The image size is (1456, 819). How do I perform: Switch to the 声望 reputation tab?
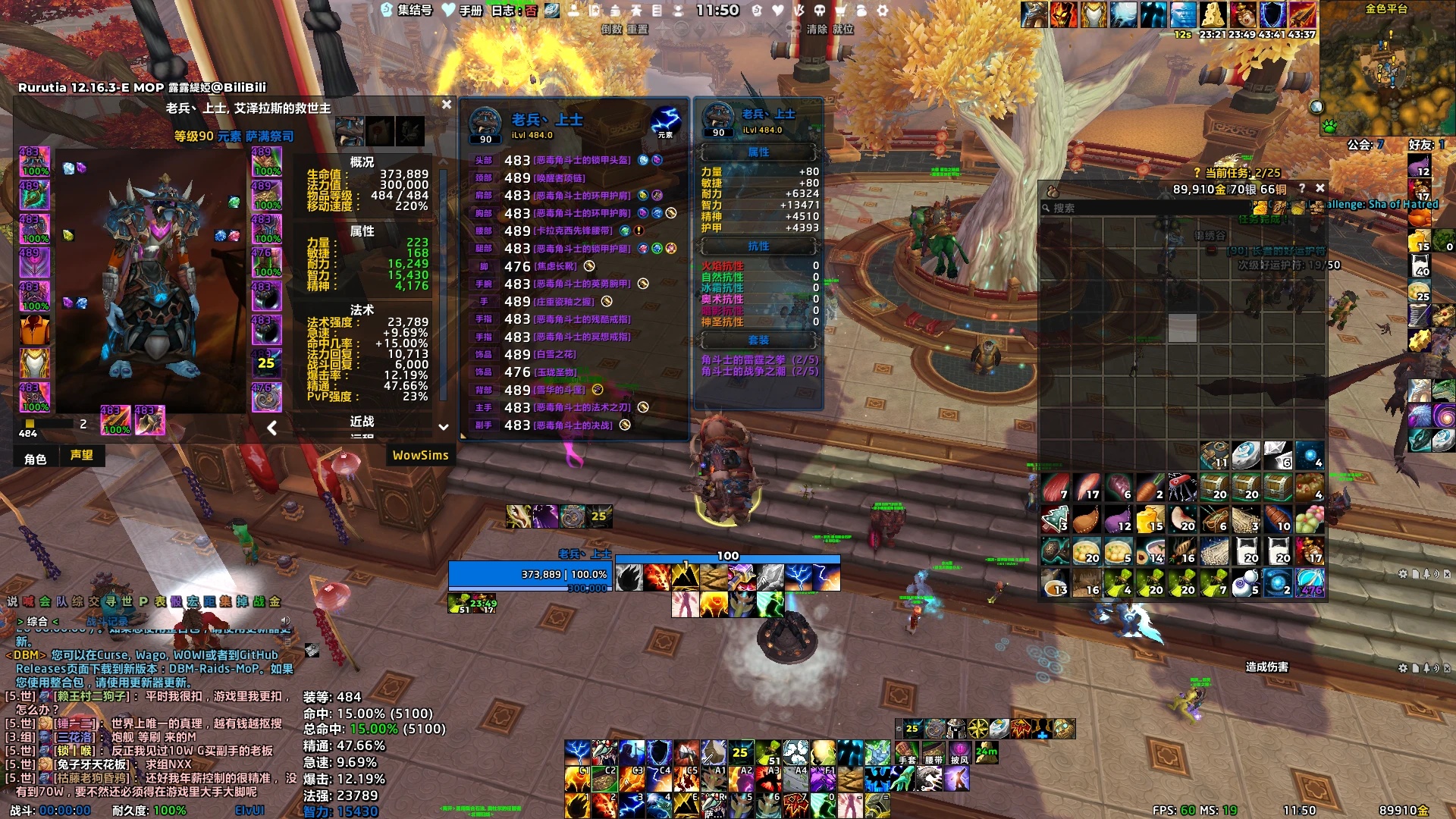click(82, 456)
